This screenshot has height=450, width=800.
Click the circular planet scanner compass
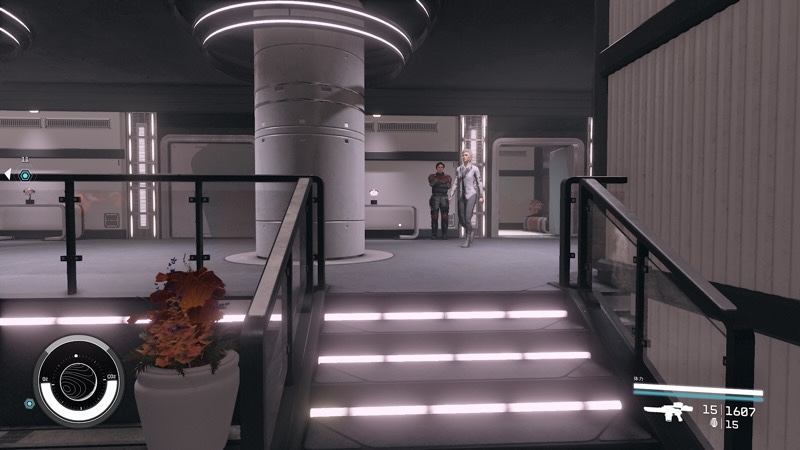point(78,381)
